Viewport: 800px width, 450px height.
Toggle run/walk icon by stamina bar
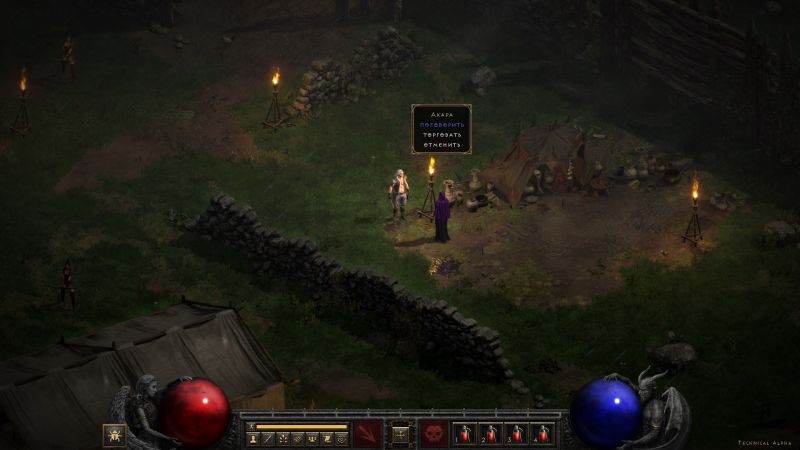(x=252, y=425)
